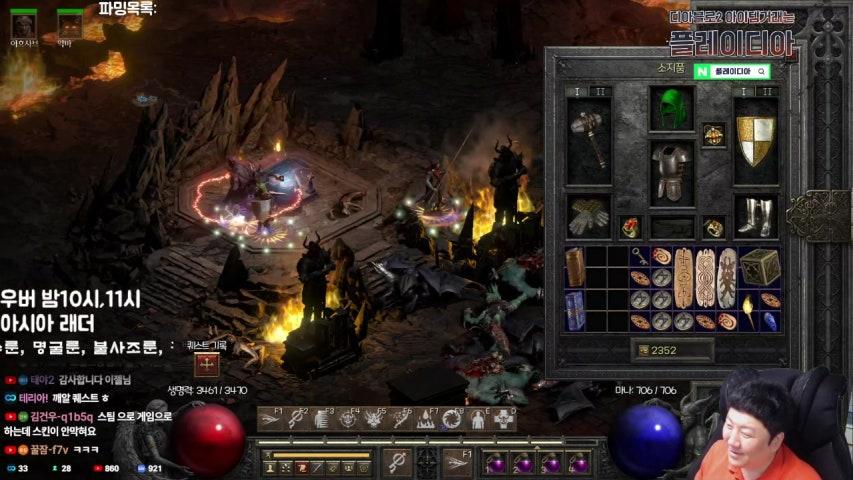Image resolution: width=853 pixels, height=480 pixels.
Task: Select the torch charm in inventory
Action: pyautogui.click(x=748, y=310)
